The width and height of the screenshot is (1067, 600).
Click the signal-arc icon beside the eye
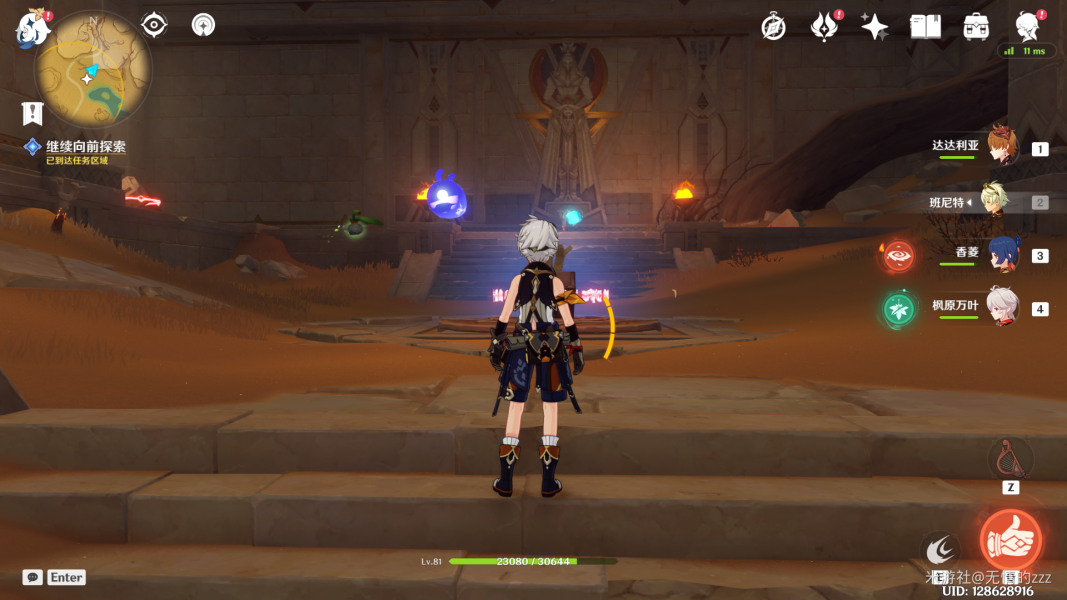click(203, 25)
